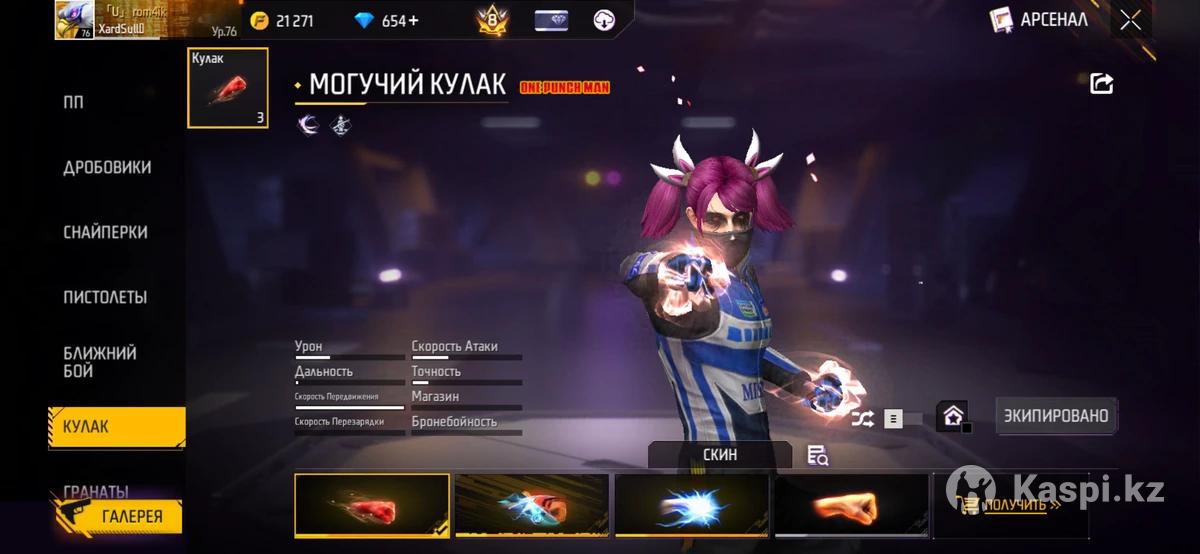Select the Снайперки category
1200x554 pixels.
click(105, 232)
